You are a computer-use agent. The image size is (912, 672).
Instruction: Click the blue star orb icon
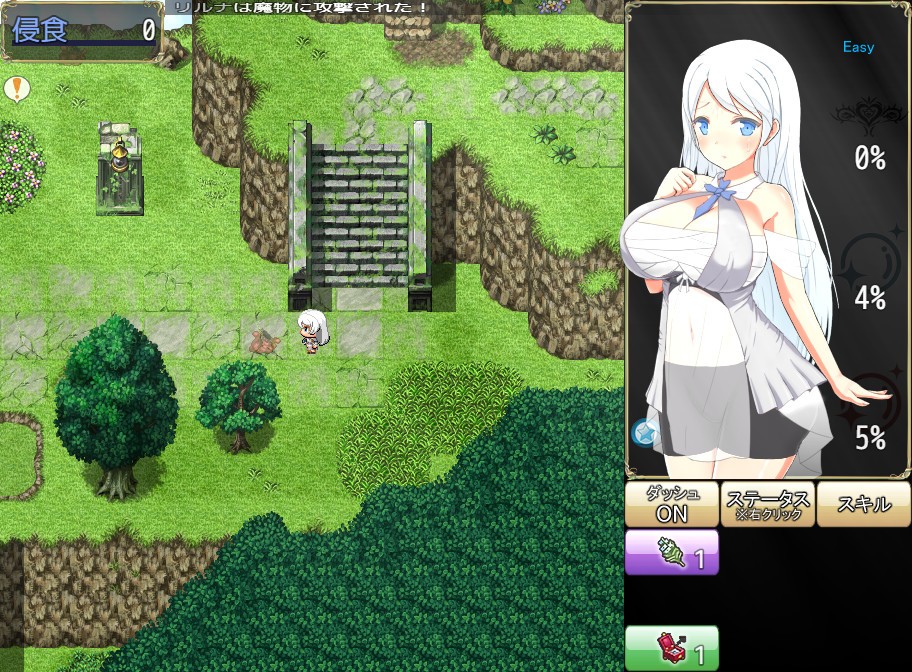[x=643, y=432]
